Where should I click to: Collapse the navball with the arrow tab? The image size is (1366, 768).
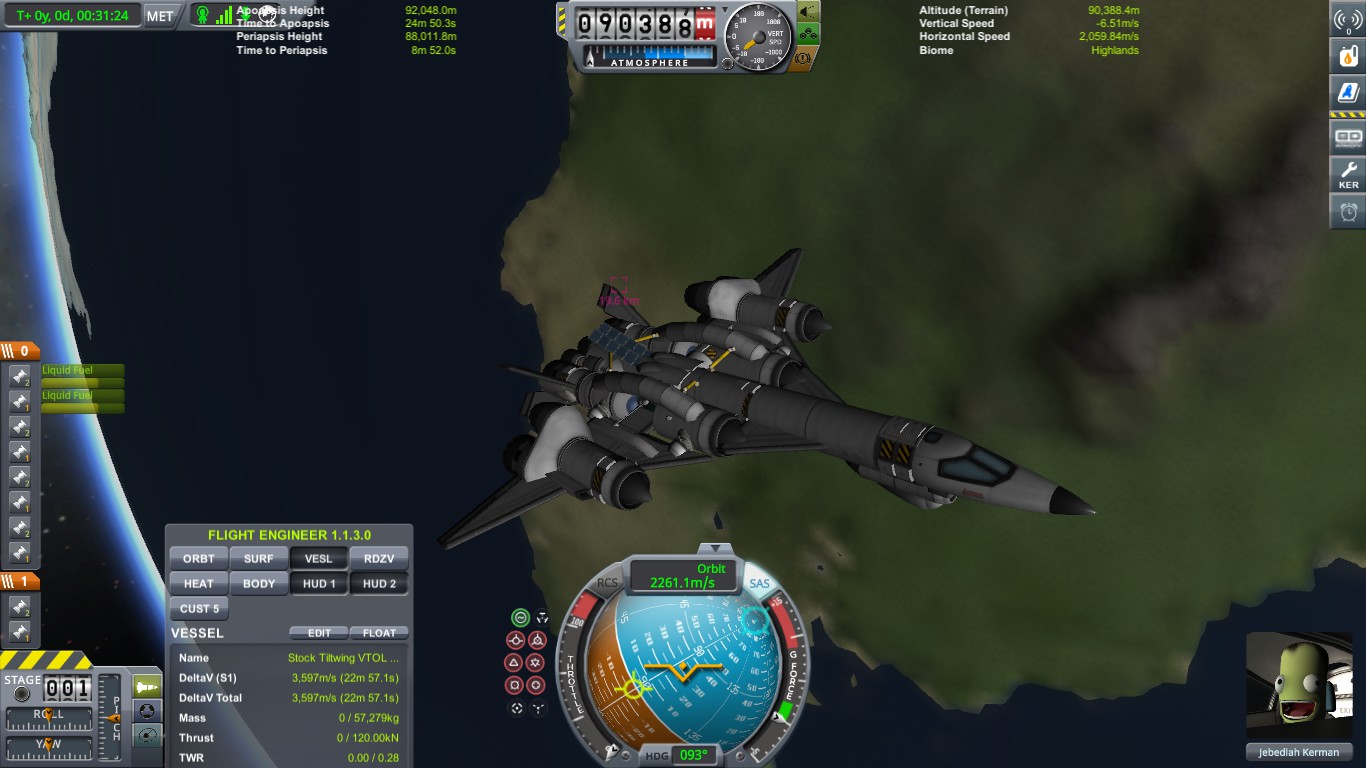coord(714,548)
